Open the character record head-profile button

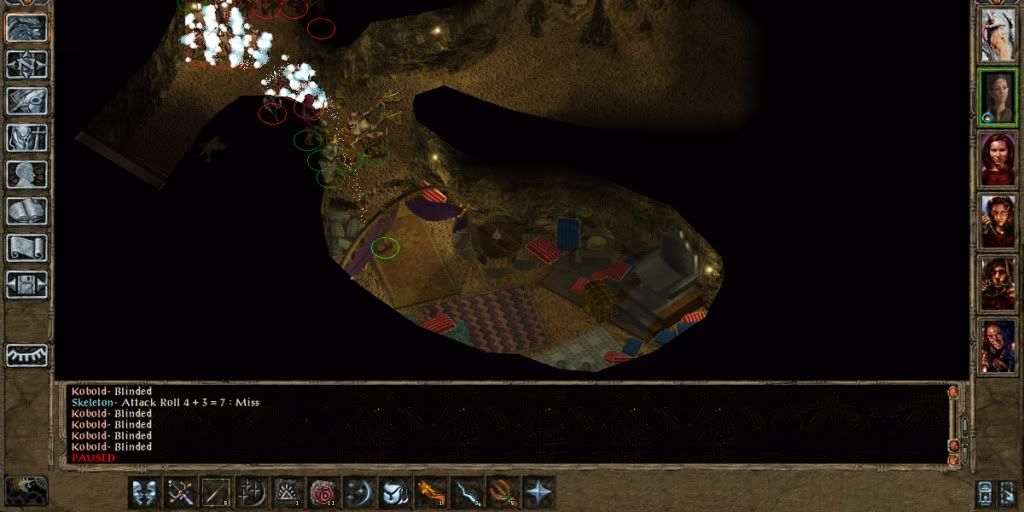(27, 175)
